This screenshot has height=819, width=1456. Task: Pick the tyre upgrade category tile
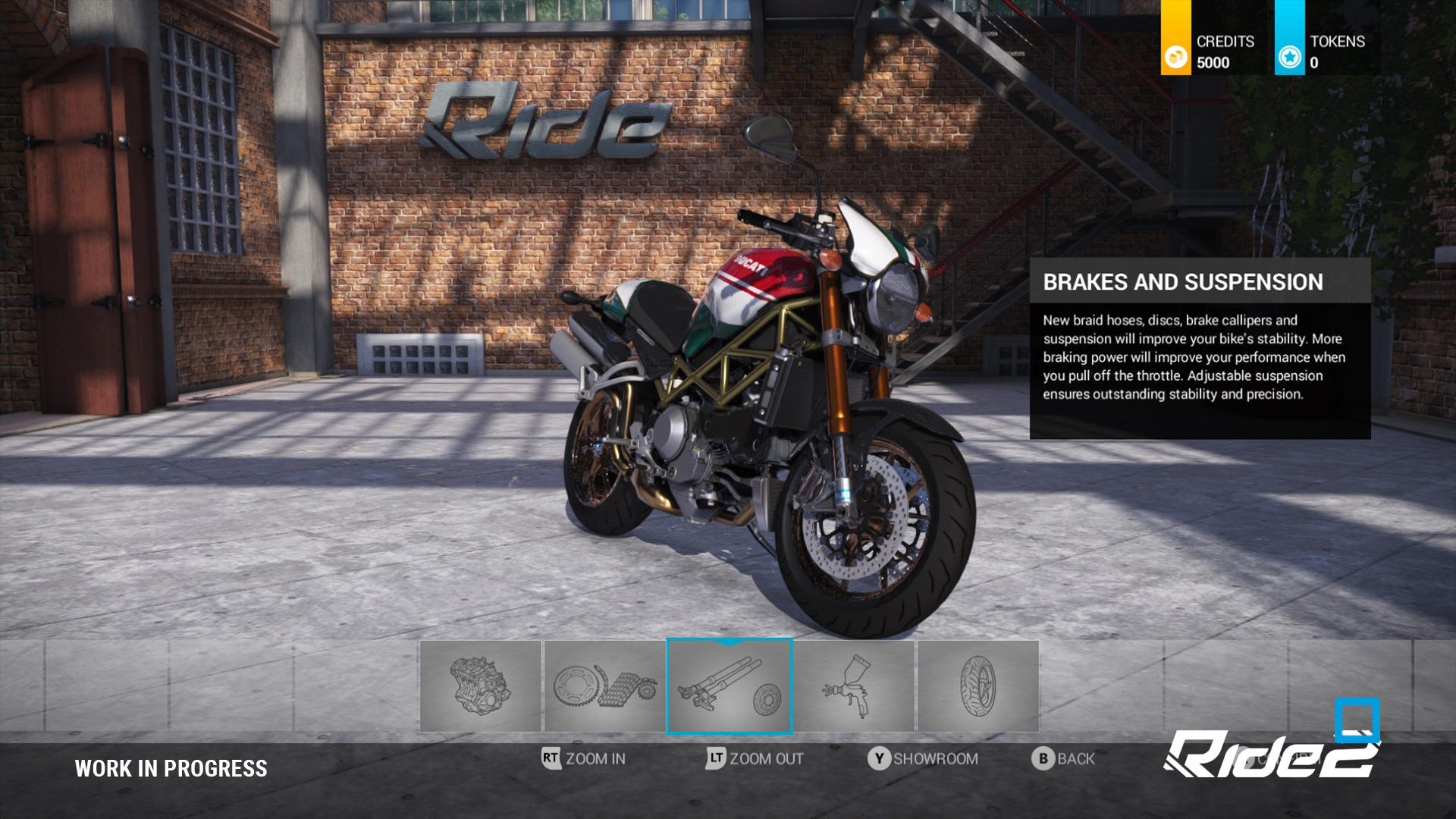[977, 686]
